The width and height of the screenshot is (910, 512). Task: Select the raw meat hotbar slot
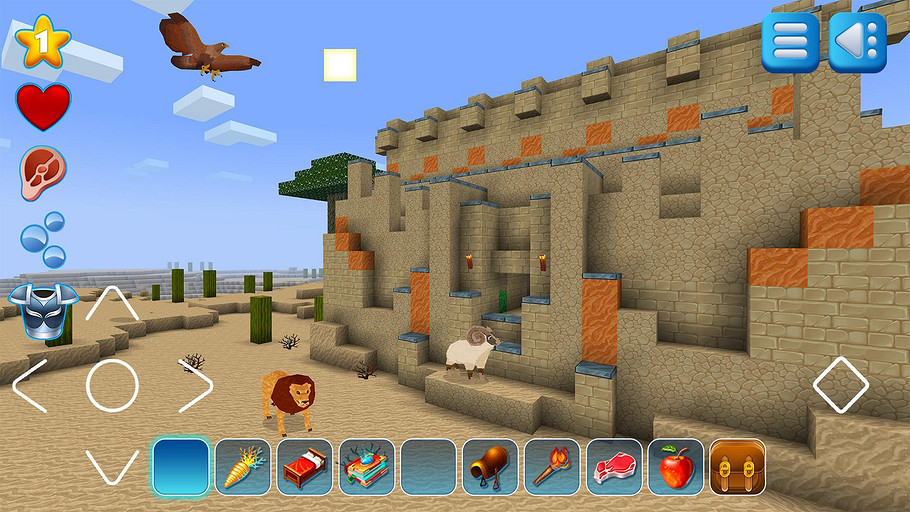pyautogui.click(x=614, y=466)
